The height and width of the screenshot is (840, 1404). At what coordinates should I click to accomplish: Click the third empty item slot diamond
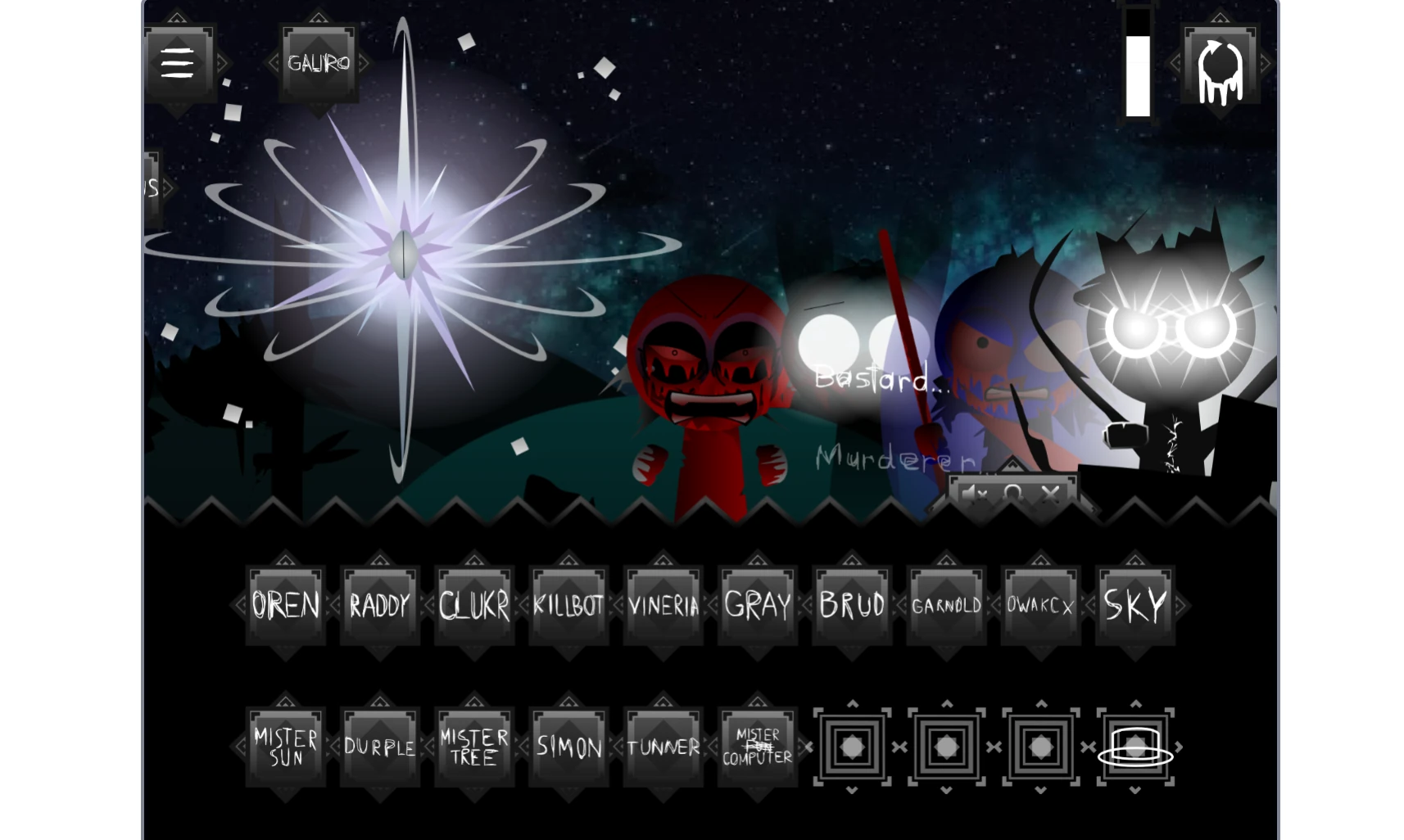click(x=1041, y=747)
